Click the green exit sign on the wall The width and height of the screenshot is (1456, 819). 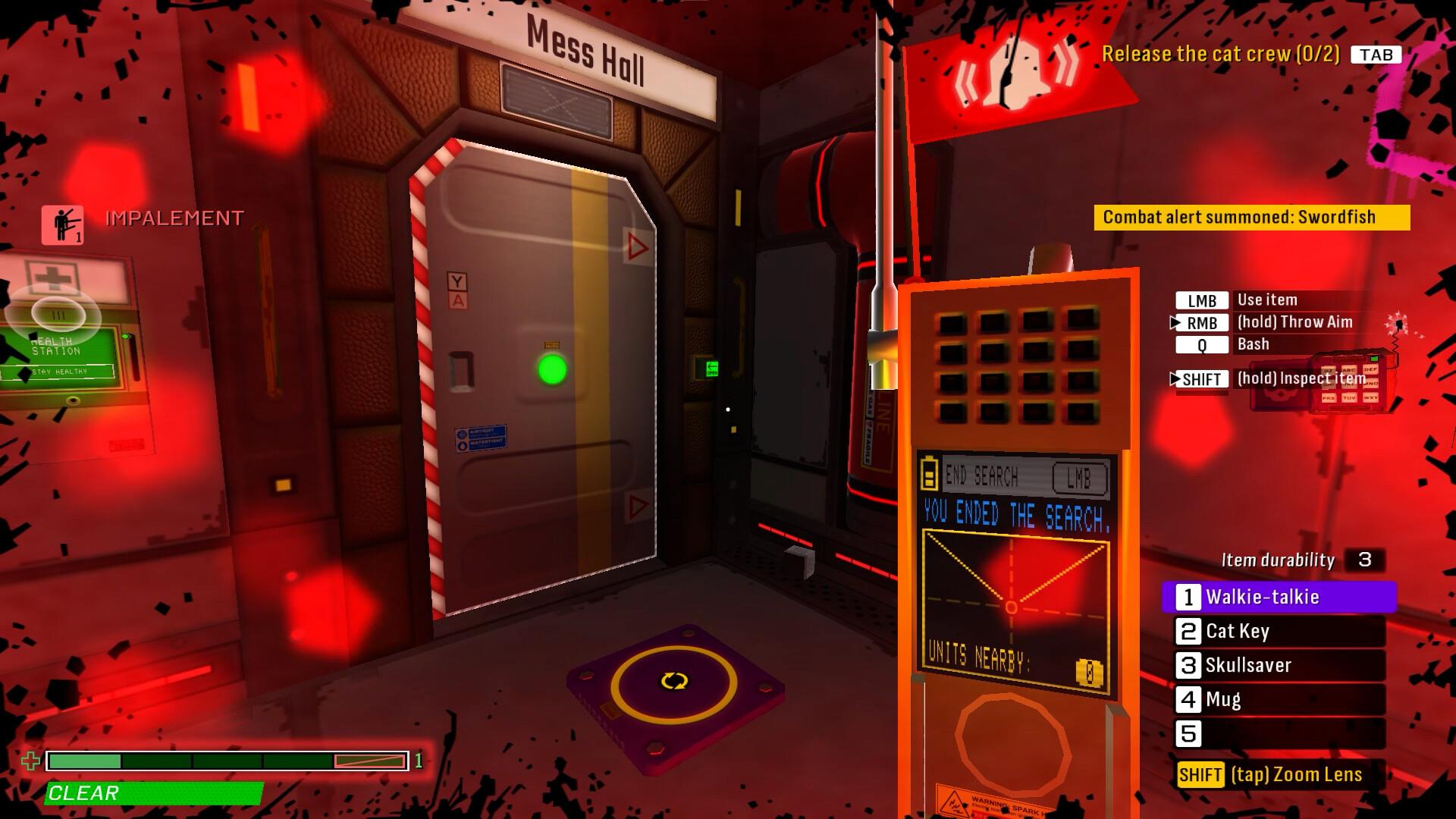tap(713, 368)
